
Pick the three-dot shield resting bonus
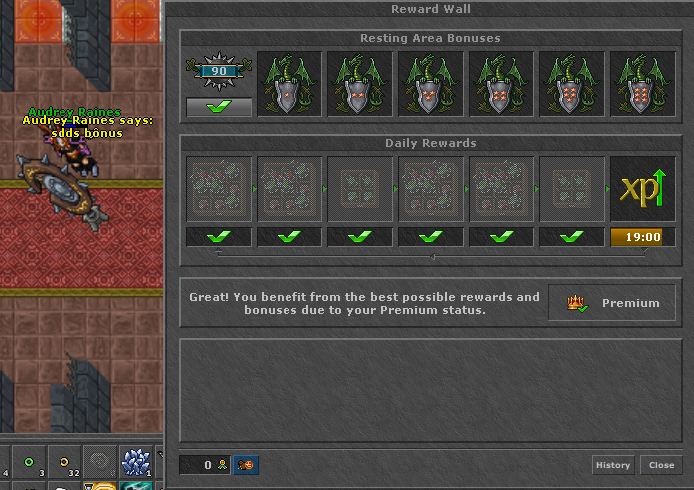click(x=431, y=84)
